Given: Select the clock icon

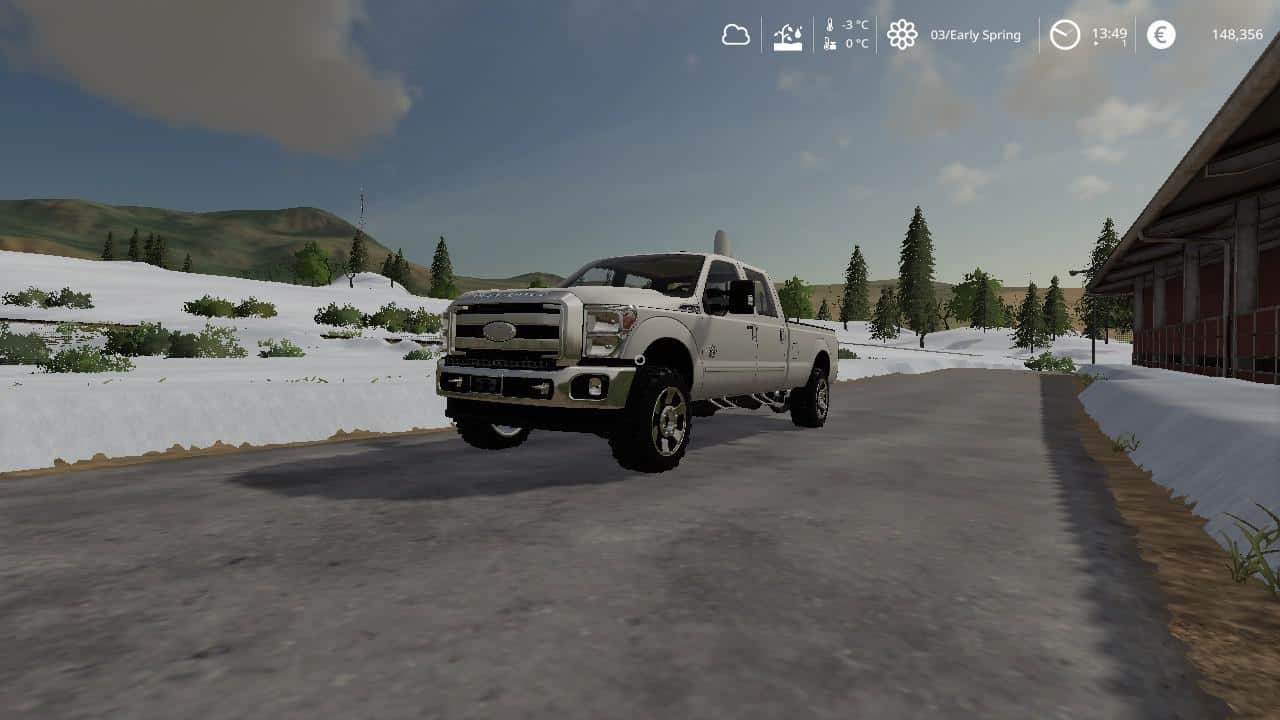Looking at the screenshot, I should [1065, 35].
